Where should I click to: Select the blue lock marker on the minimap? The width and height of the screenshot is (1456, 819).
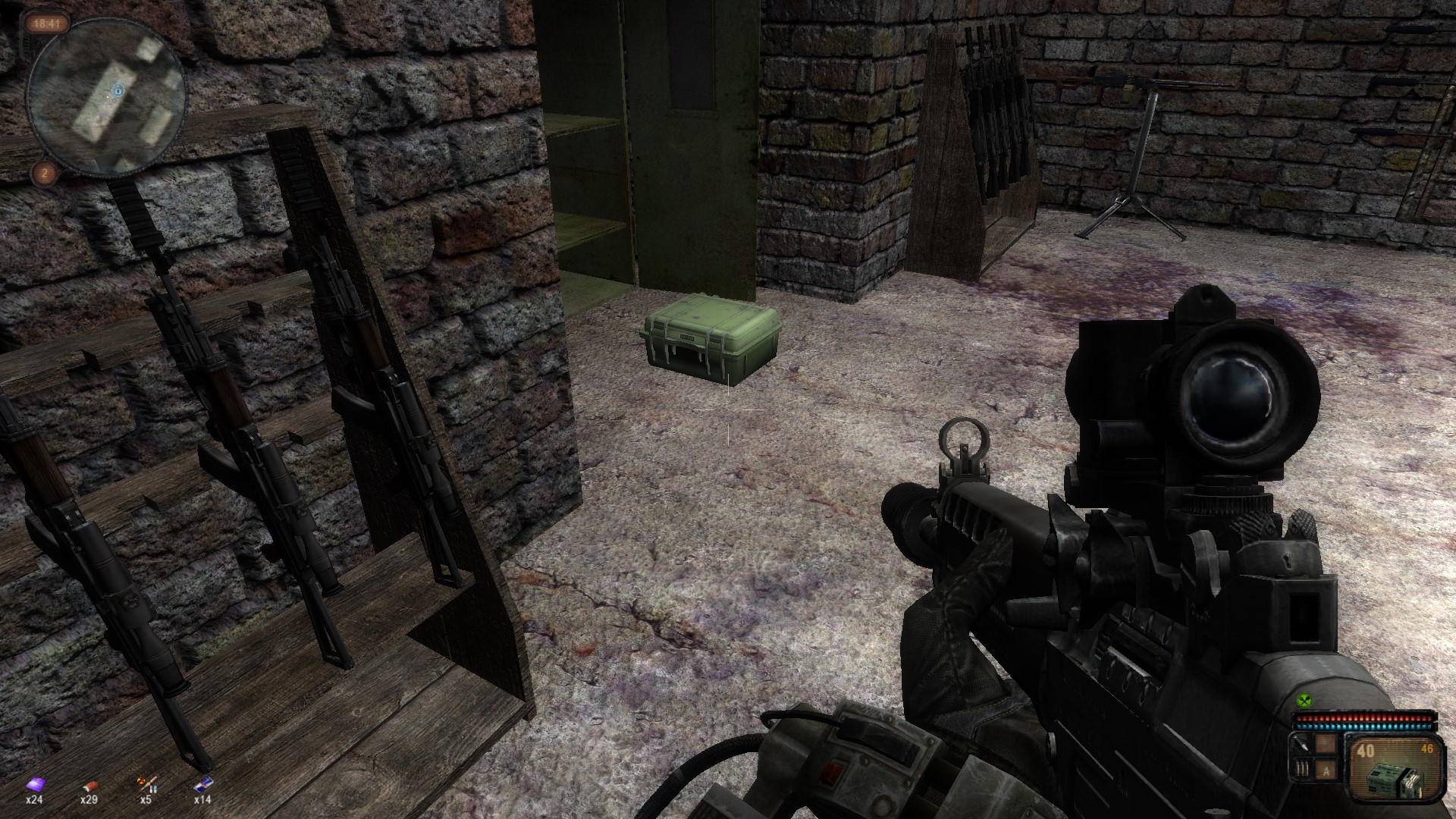coord(119,92)
